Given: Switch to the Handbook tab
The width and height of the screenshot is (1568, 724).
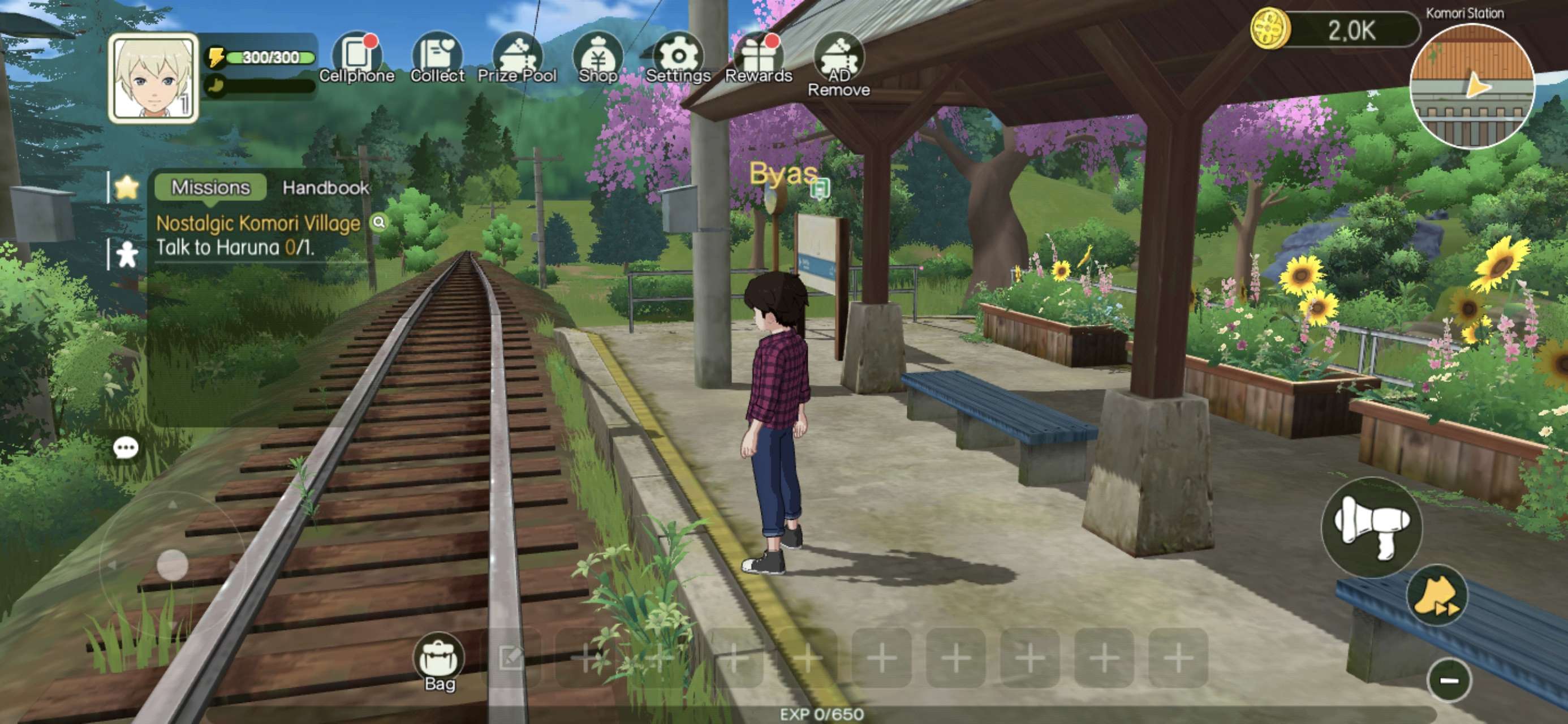Looking at the screenshot, I should (x=326, y=188).
